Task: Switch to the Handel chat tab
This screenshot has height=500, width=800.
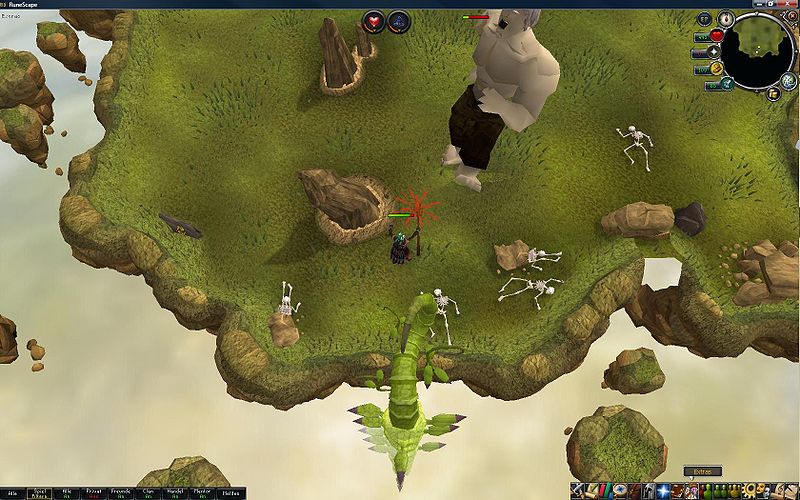Action: (x=174, y=493)
